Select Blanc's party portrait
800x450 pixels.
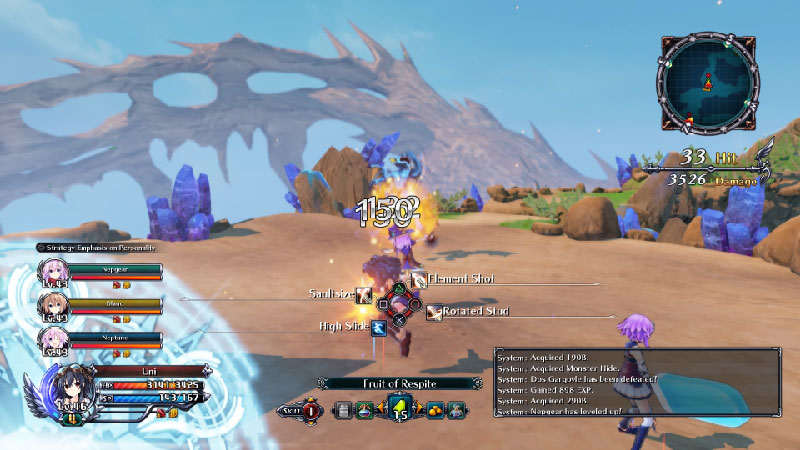[x=52, y=304]
